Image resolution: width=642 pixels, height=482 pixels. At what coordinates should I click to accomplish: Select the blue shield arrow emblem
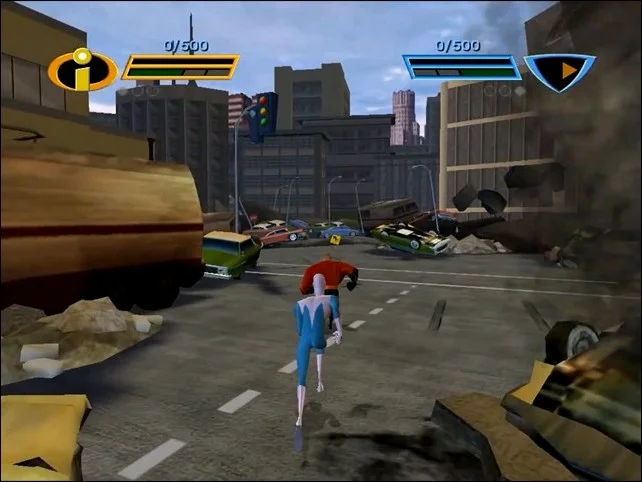(560, 70)
